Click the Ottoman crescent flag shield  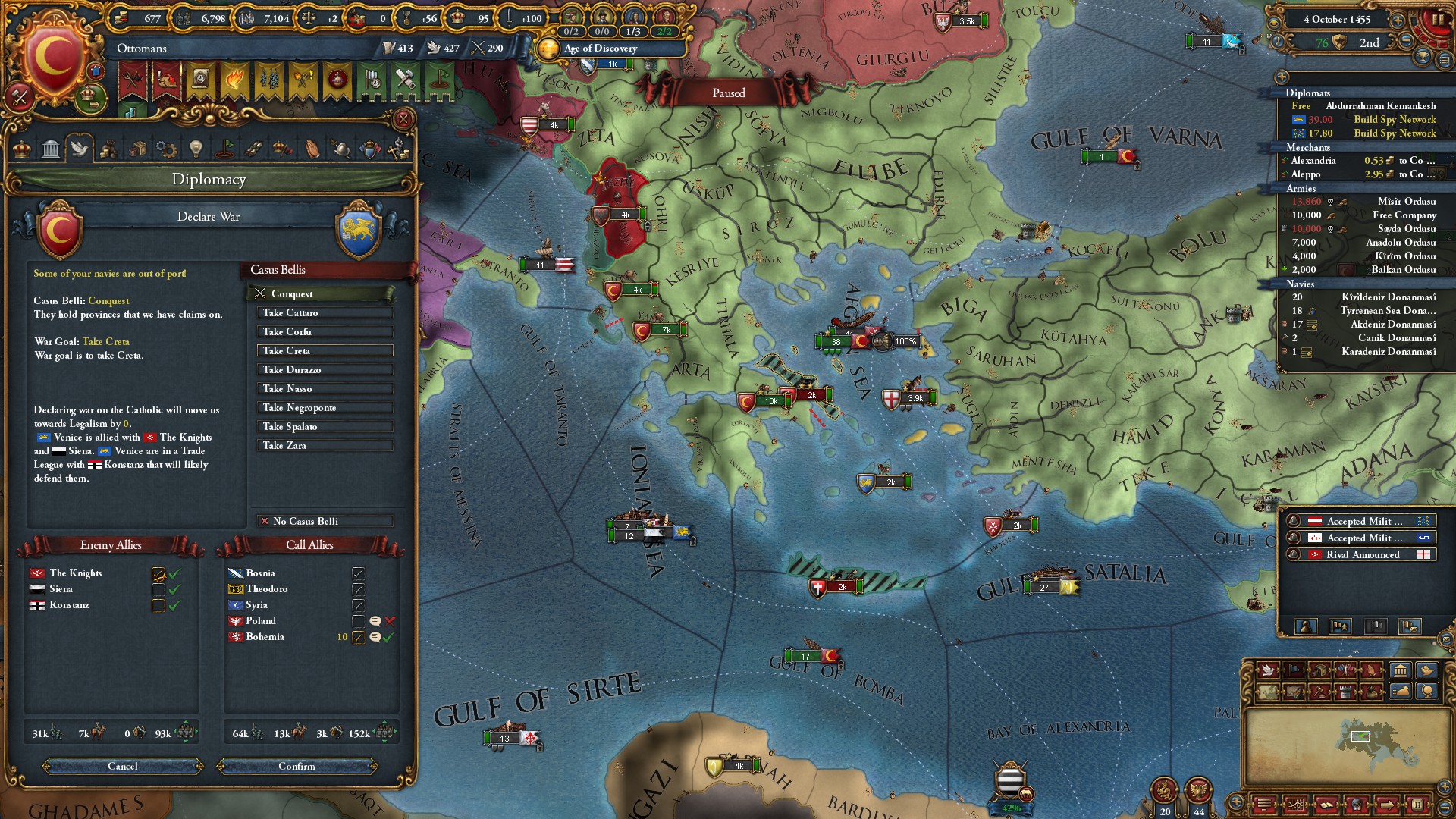[55, 59]
